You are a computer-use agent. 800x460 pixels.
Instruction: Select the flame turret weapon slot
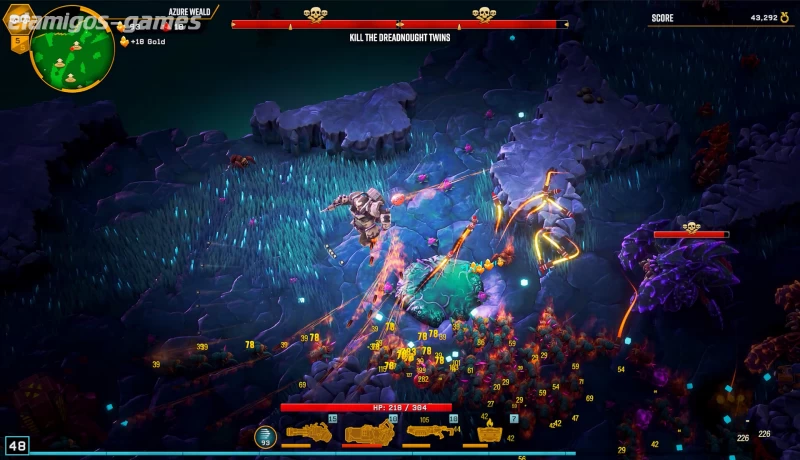pyautogui.click(x=489, y=432)
